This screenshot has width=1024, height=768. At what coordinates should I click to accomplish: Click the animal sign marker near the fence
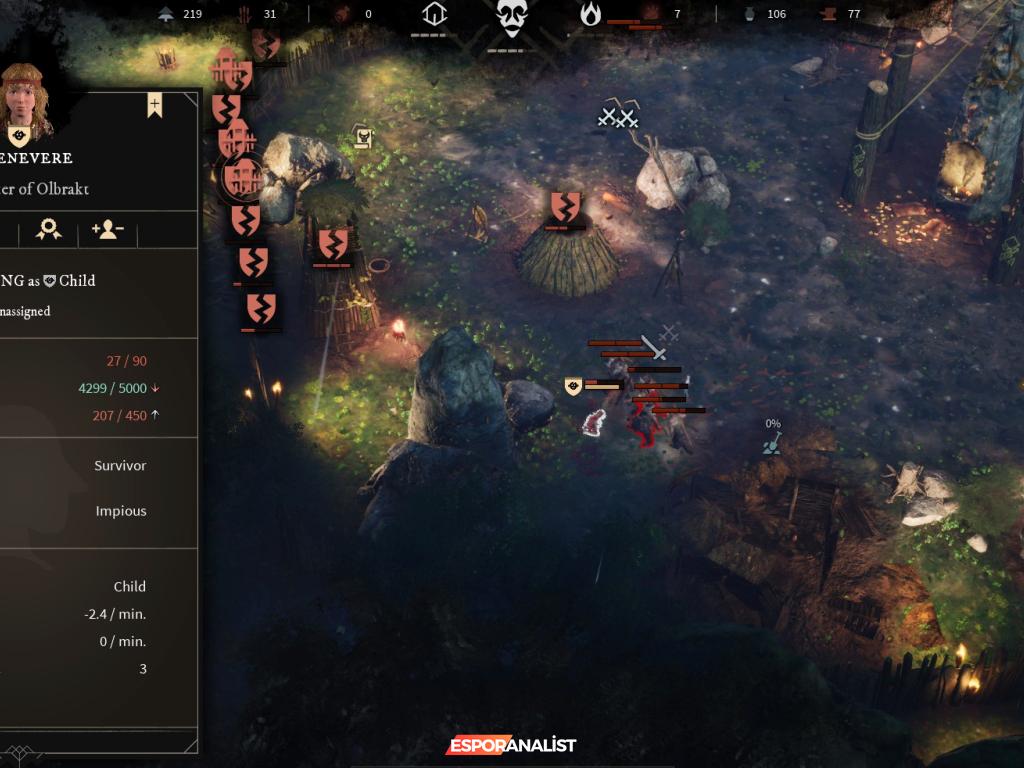[x=363, y=137]
